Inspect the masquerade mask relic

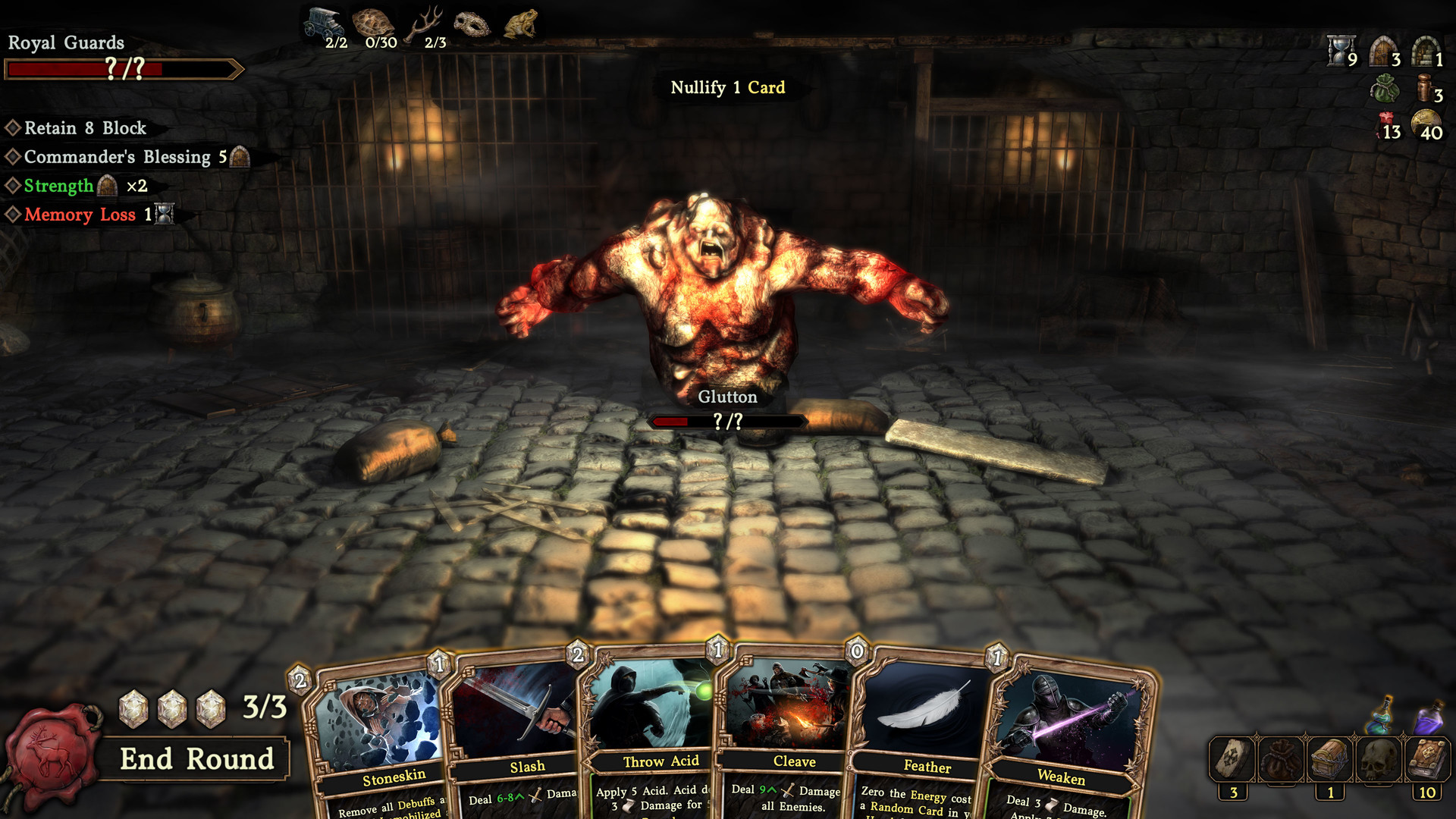coord(472,24)
